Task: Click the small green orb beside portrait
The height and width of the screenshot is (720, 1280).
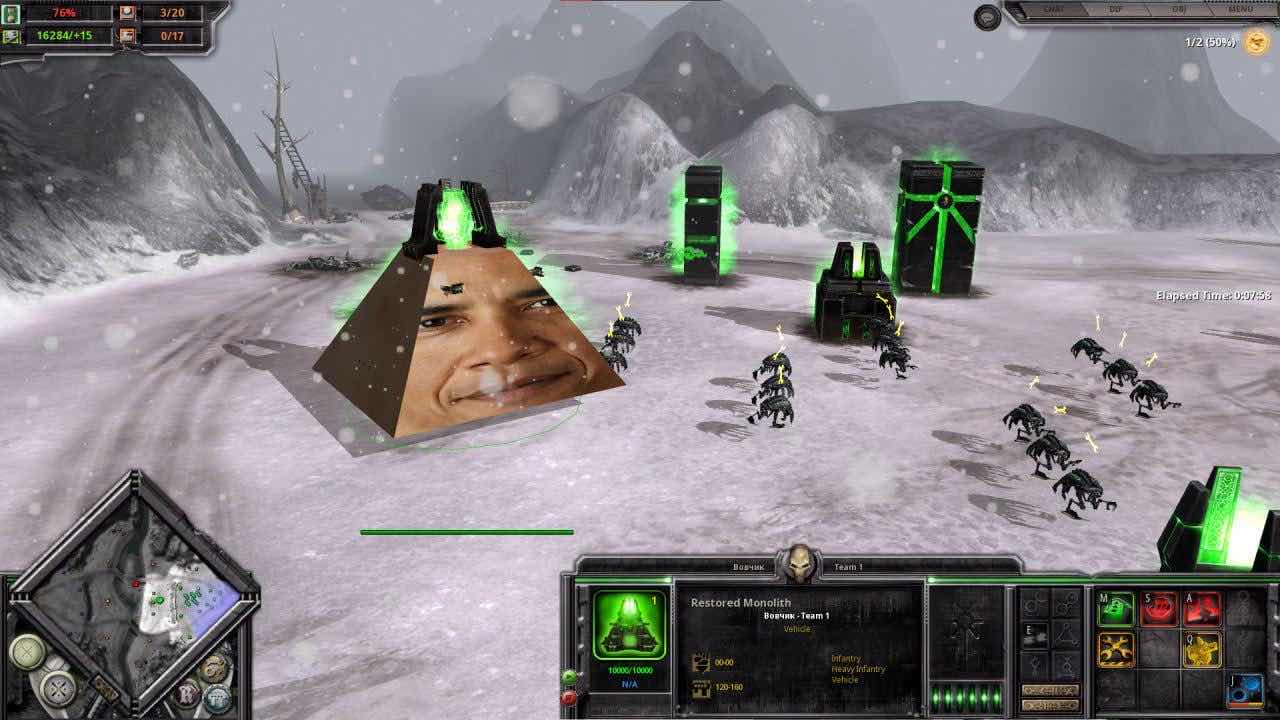Action: (x=569, y=677)
